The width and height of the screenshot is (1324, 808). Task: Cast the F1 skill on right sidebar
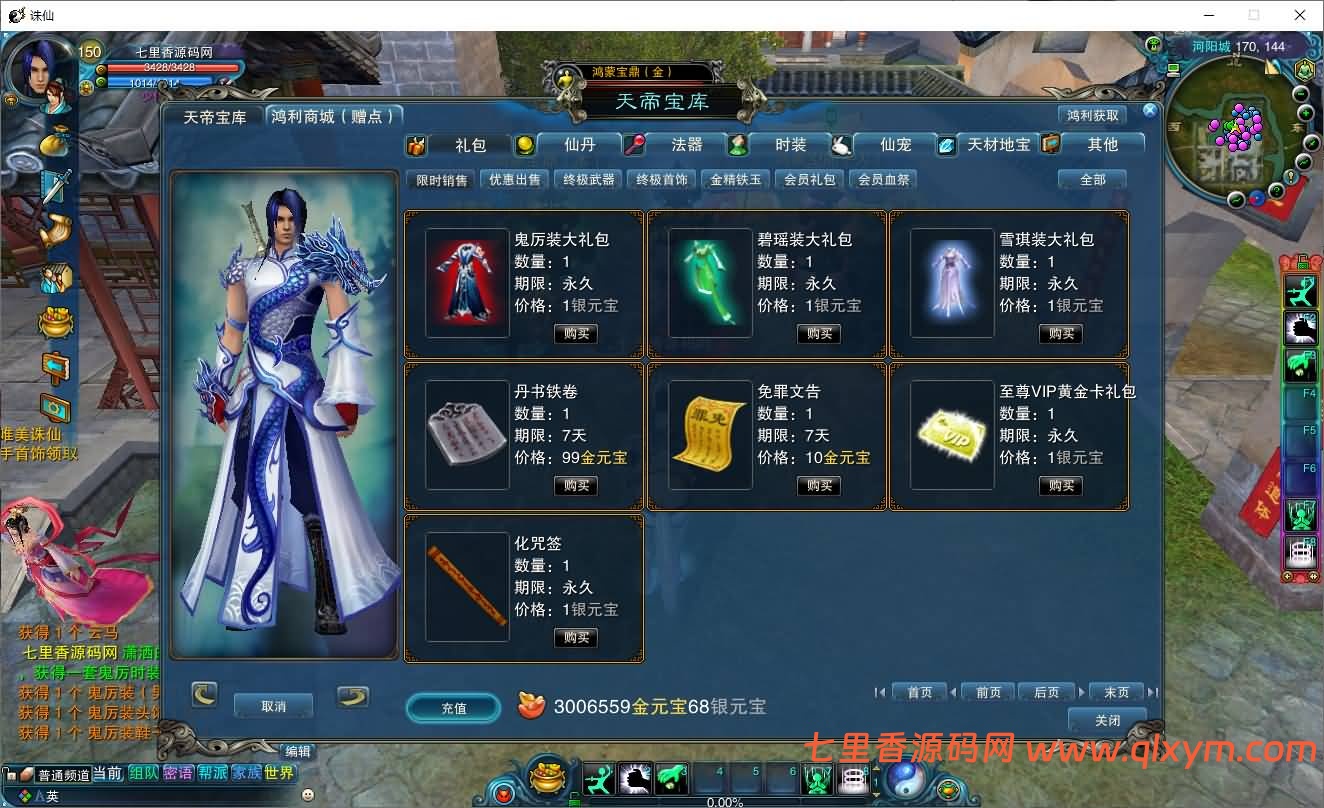click(x=1300, y=291)
